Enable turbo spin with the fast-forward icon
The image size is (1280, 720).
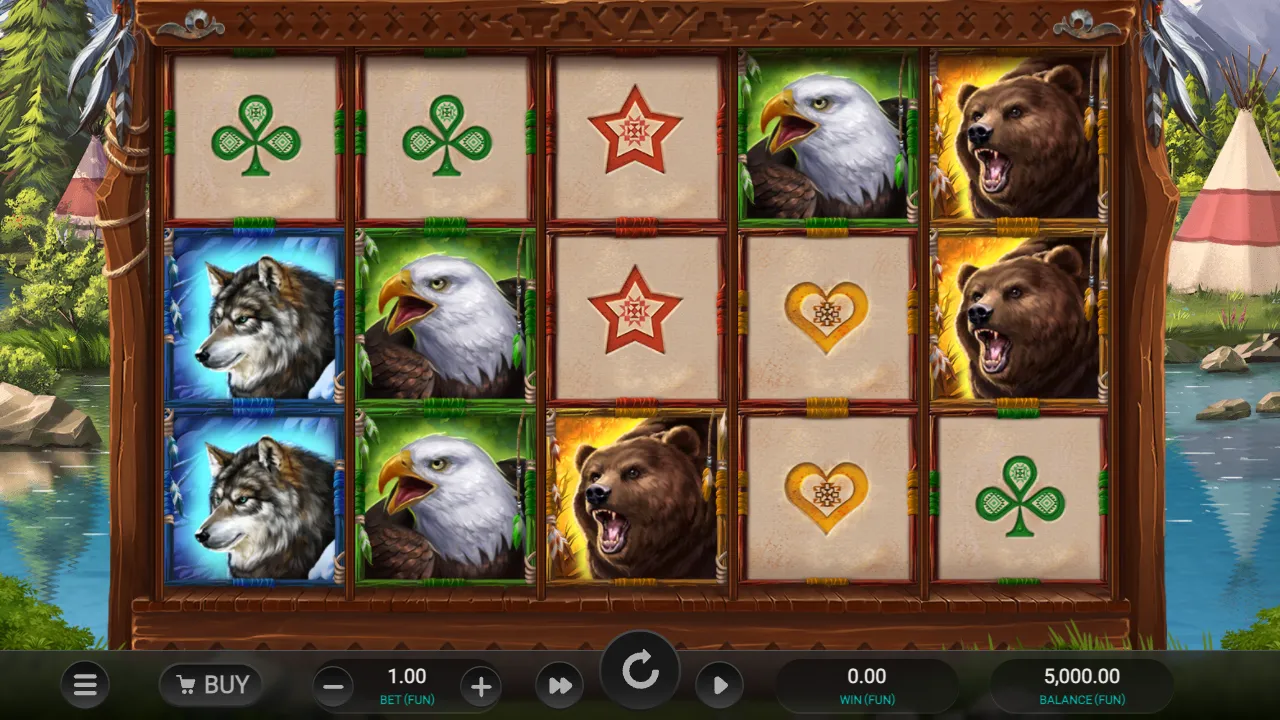click(x=559, y=685)
